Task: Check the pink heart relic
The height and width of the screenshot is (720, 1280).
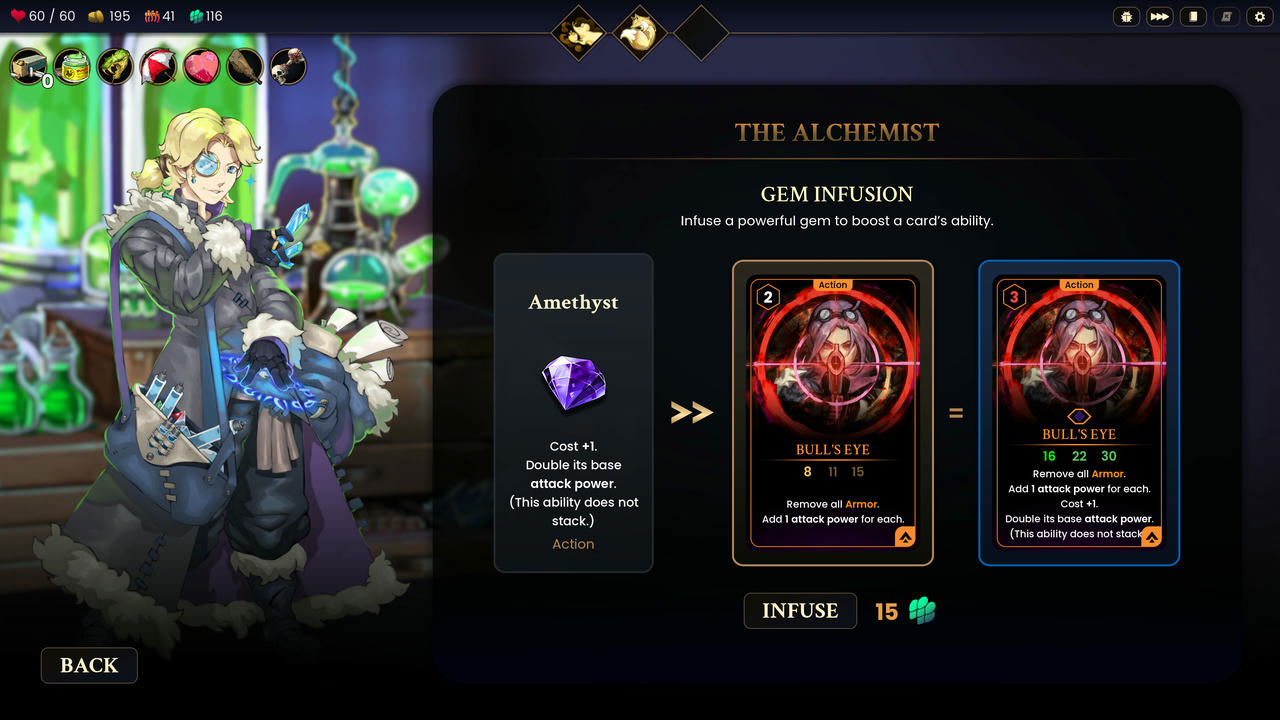Action: click(x=202, y=67)
